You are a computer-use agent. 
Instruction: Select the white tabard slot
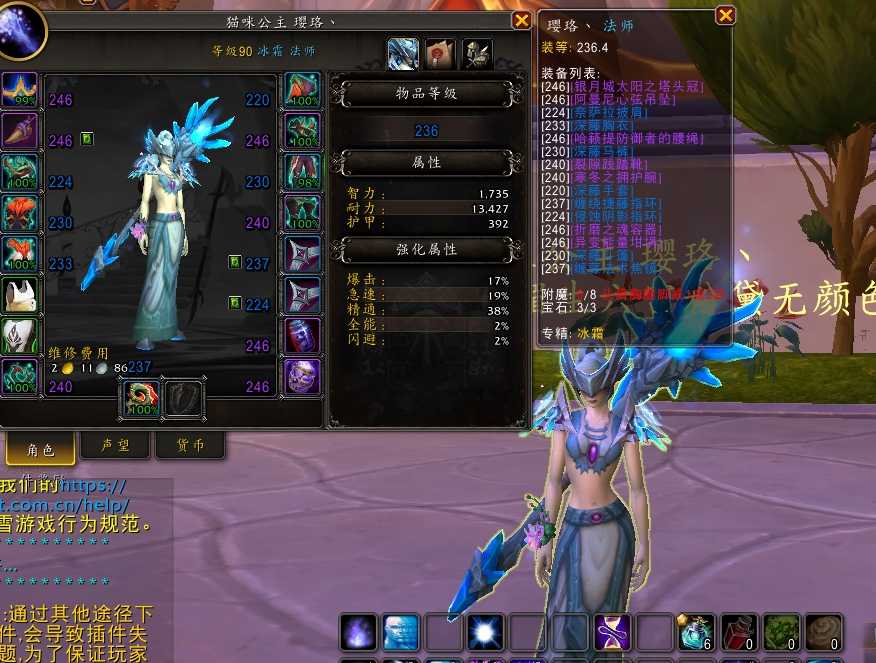[19, 294]
